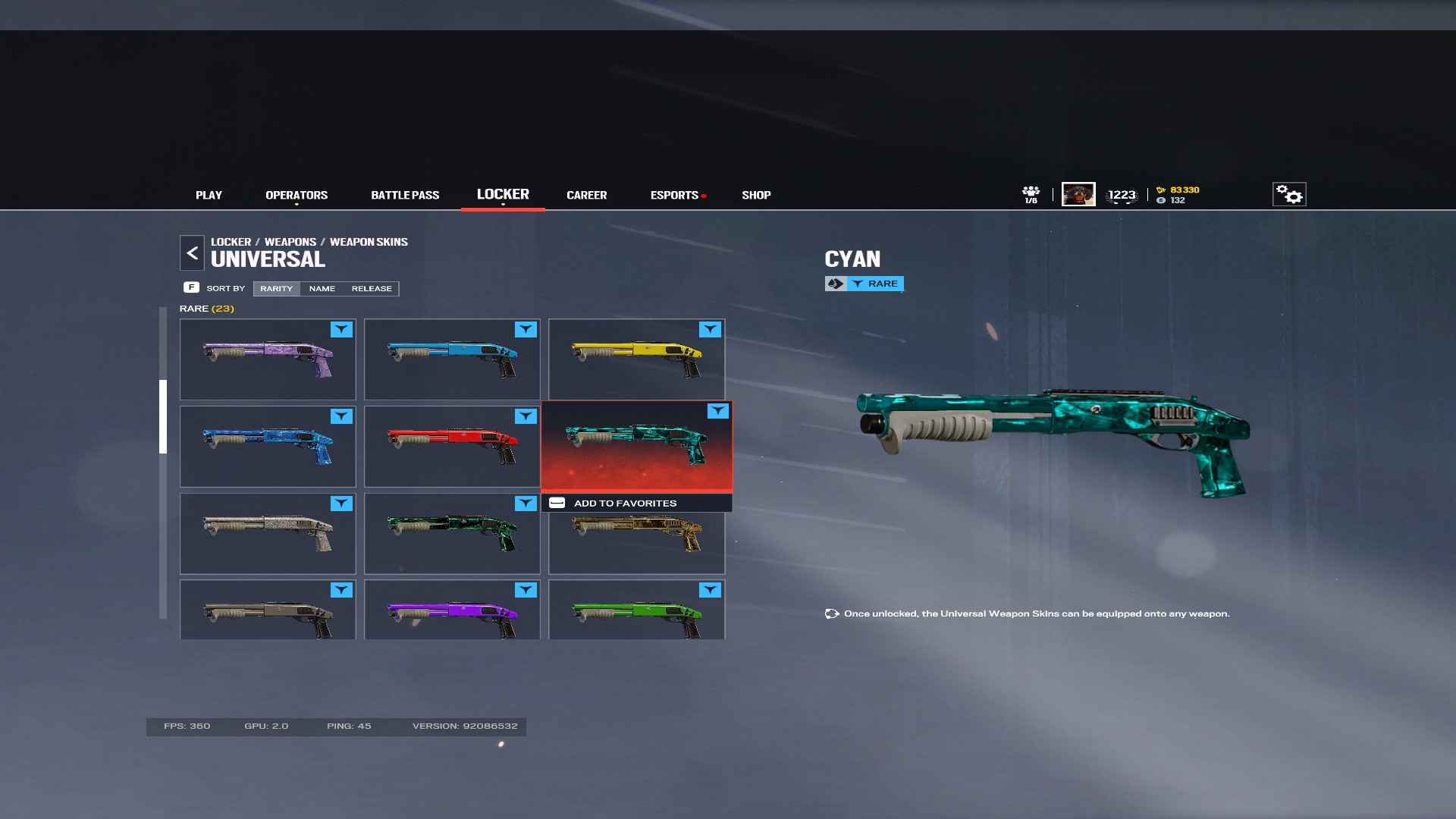Open the Battle Pass tab
Image resolution: width=1456 pixels, height=819 pixels.
click(405, 195)
